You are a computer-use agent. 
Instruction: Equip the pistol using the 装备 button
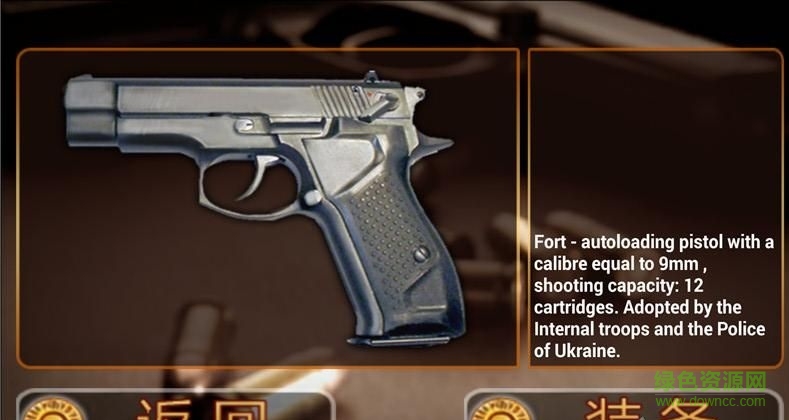[x=620, y=405]
